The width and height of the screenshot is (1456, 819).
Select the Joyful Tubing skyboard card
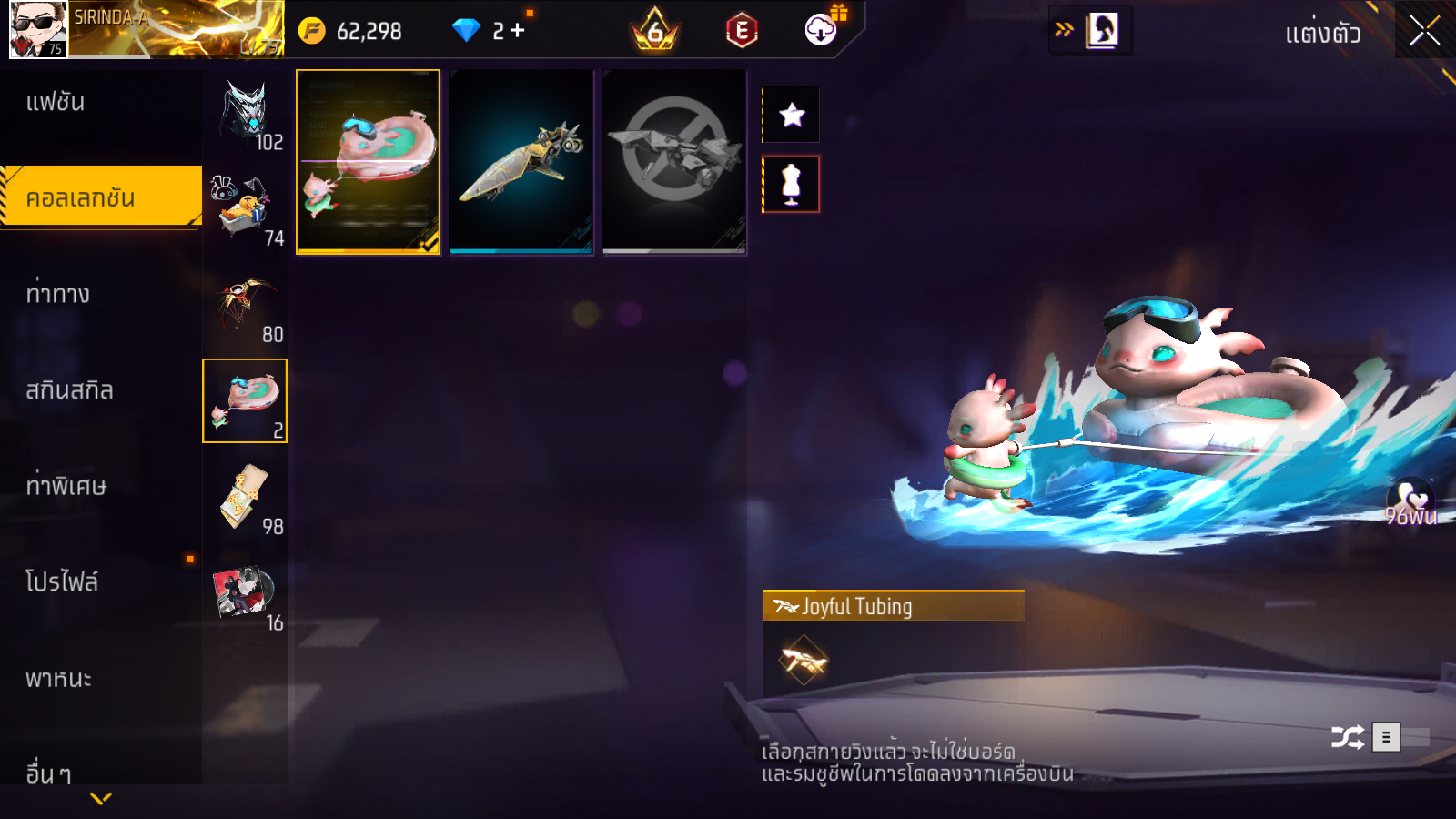pos(369,161)
